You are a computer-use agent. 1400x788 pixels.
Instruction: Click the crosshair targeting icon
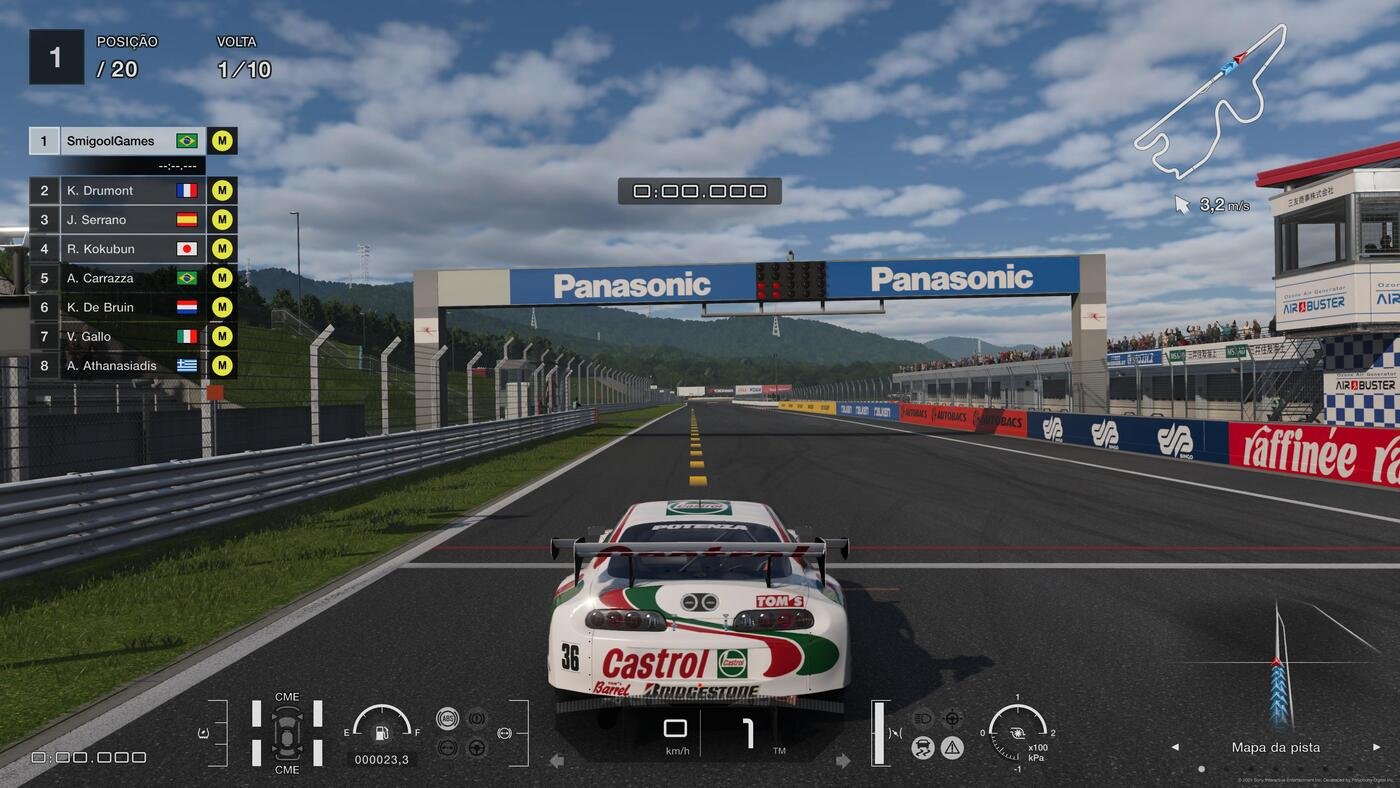(x=952, y=717)
